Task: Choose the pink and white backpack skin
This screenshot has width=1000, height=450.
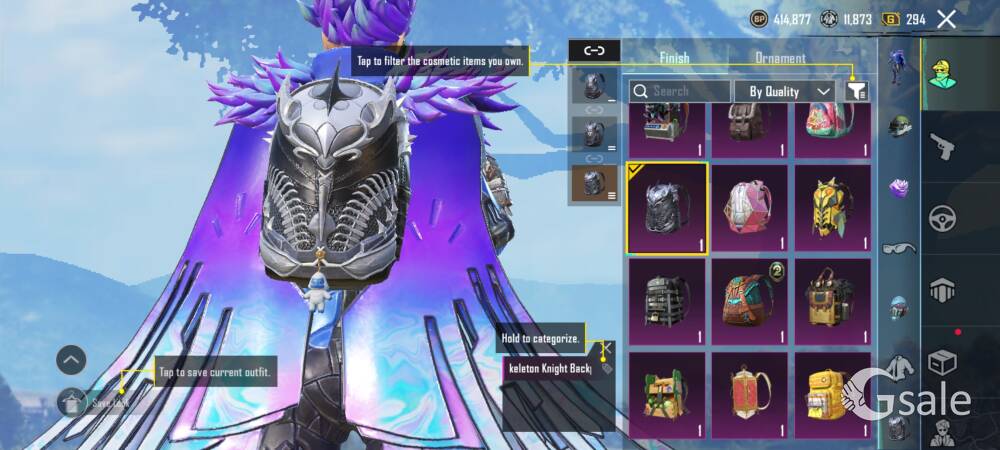Action: coord(750,208)
